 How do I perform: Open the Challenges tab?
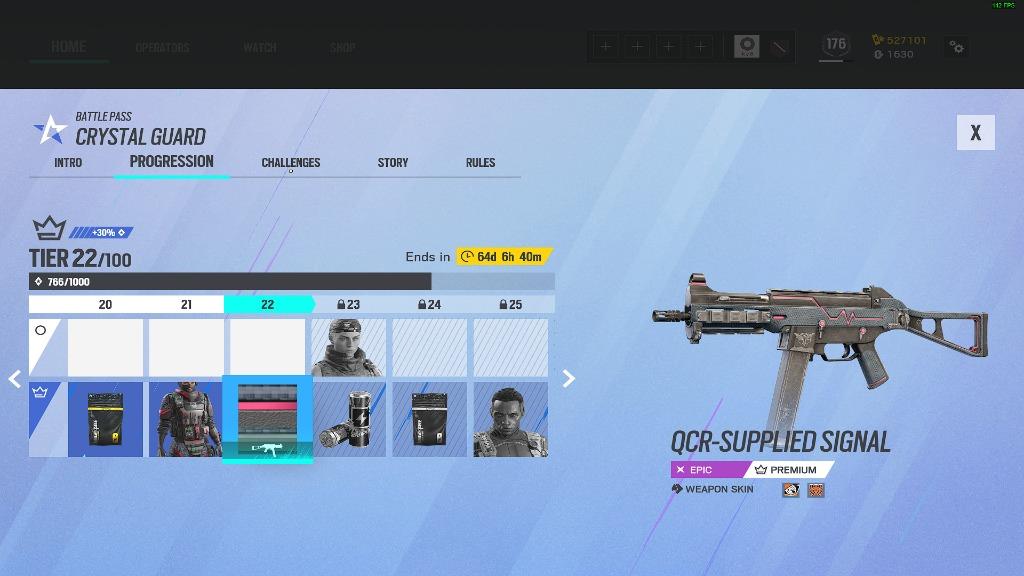pos(291,162)
